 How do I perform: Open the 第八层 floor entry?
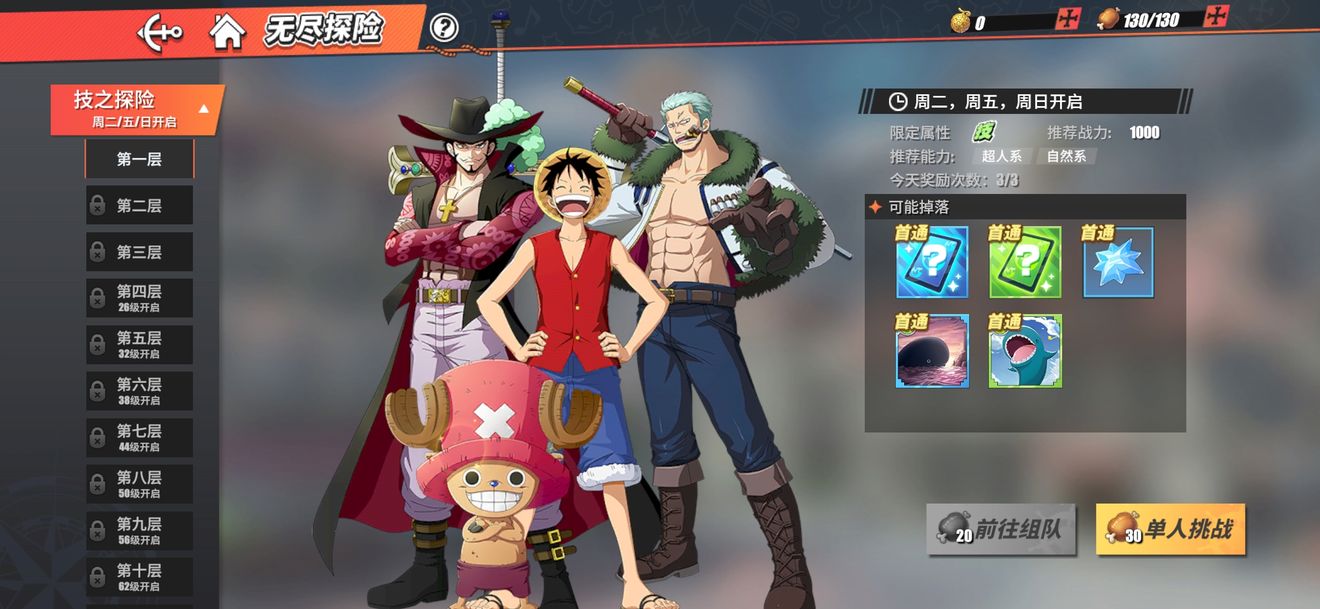pos(139,484)
